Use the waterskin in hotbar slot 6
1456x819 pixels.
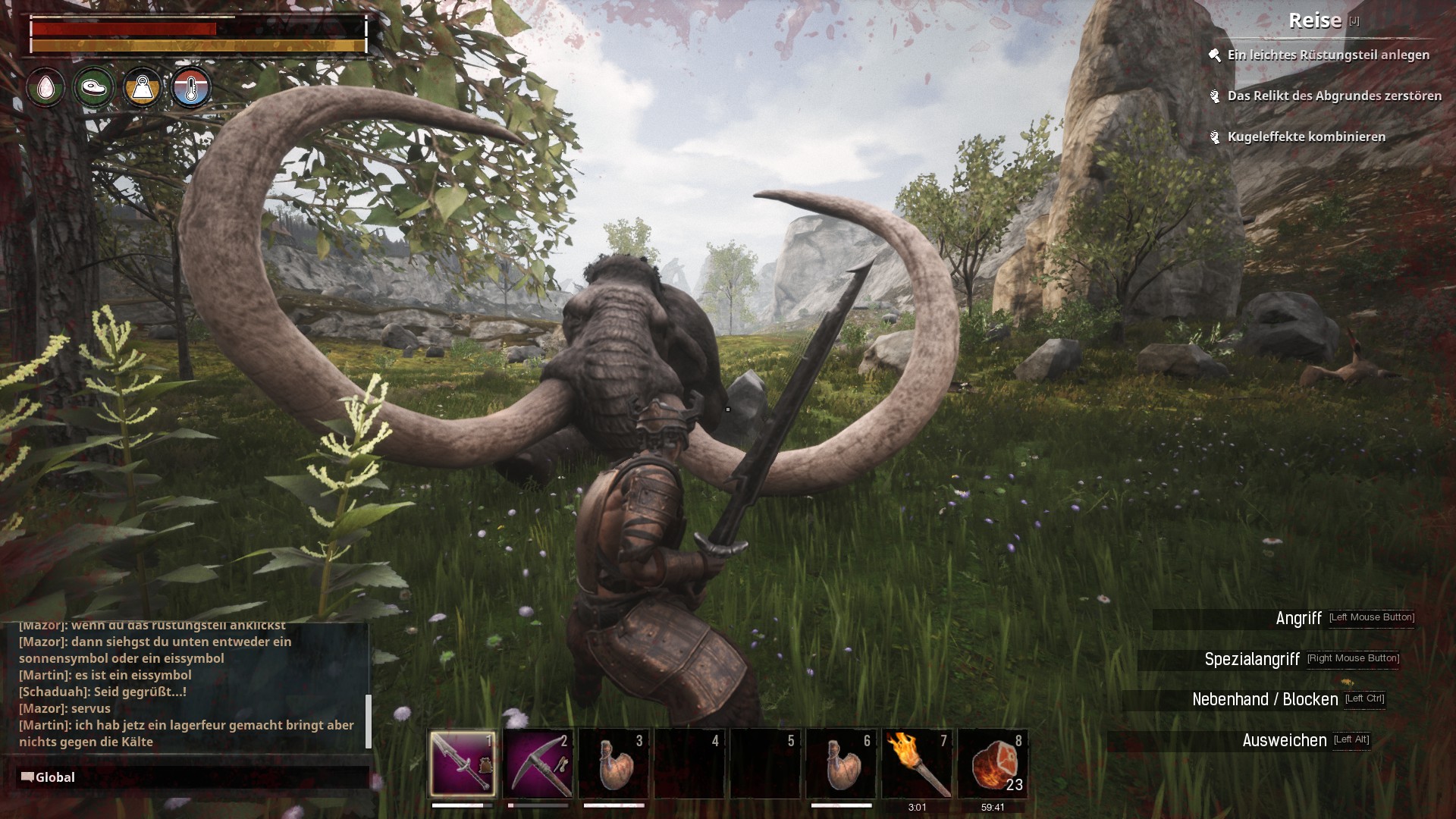tap(842, 764)
